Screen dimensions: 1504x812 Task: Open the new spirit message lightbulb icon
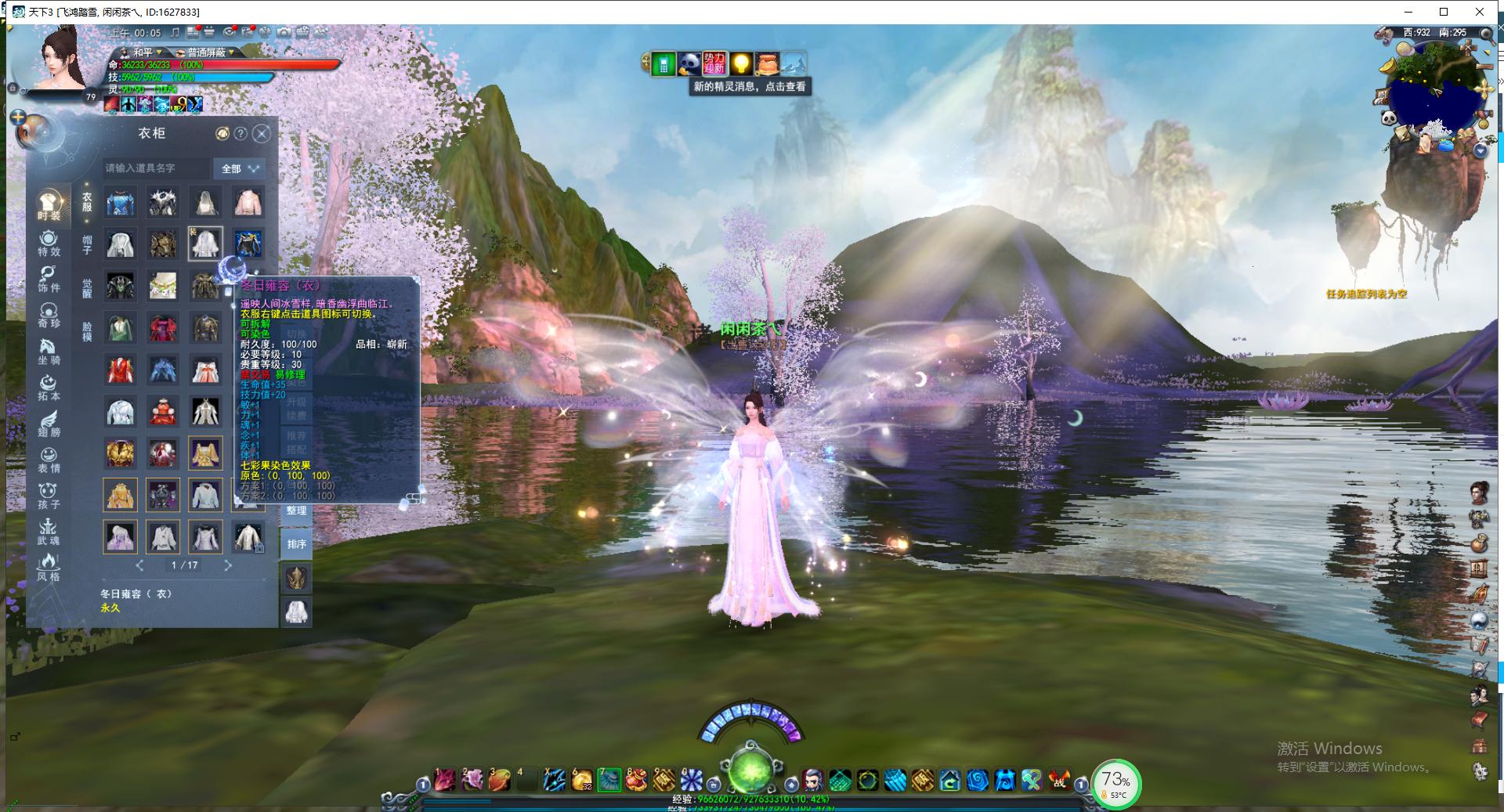pos(740,63)
